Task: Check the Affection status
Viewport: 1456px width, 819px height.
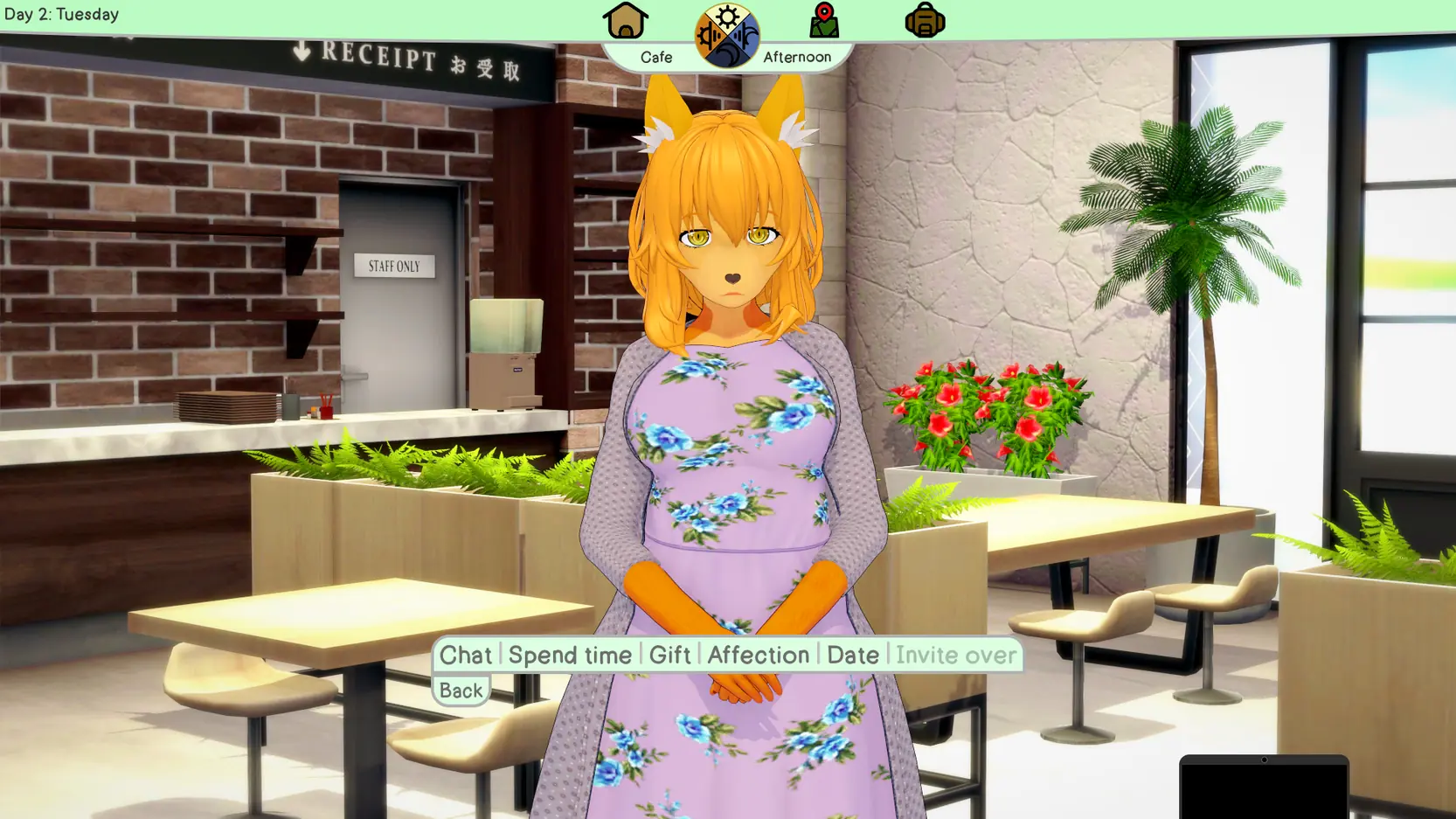Action: click(x=758, y=655)
